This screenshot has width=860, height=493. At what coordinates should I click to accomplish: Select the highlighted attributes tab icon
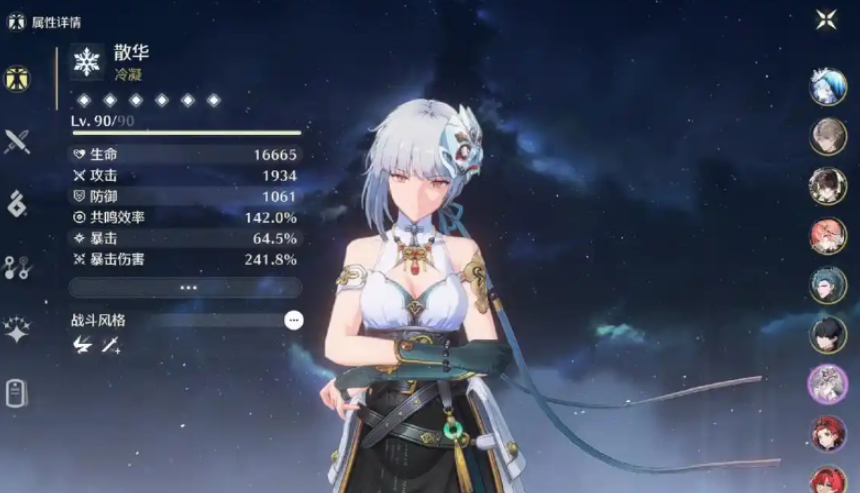click(x=17, y=78)
